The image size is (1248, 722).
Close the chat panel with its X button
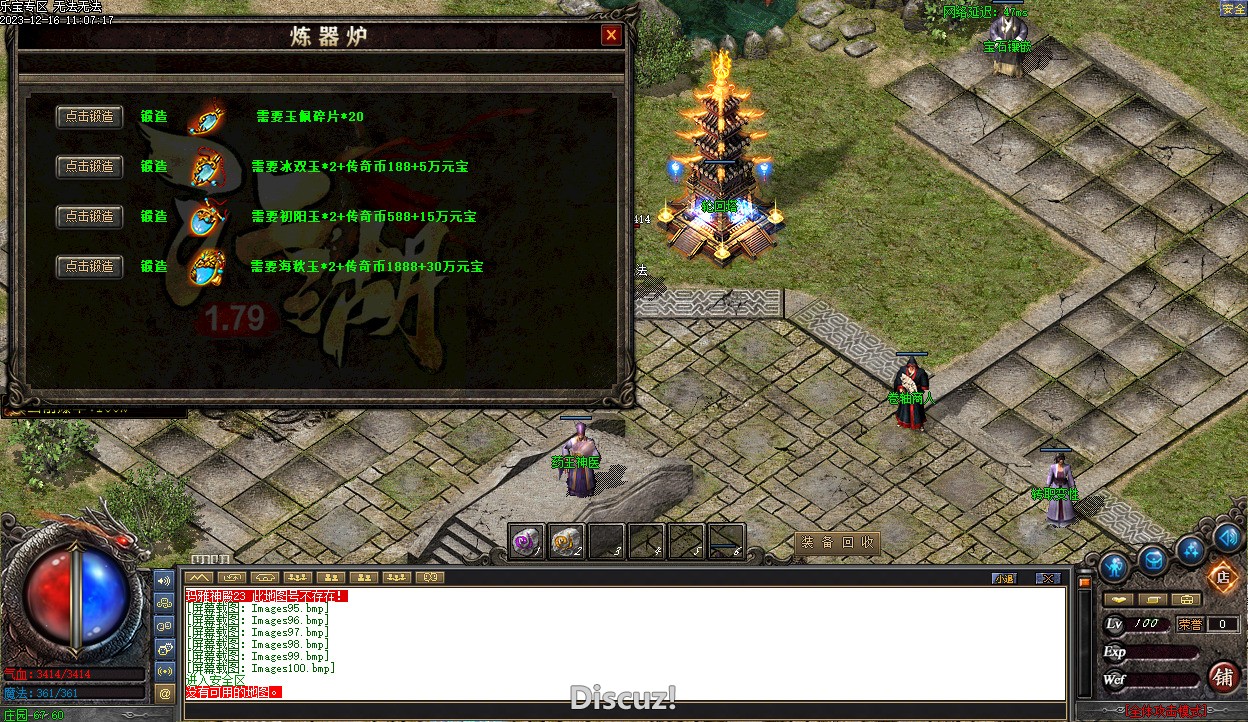coord(1047,578)
